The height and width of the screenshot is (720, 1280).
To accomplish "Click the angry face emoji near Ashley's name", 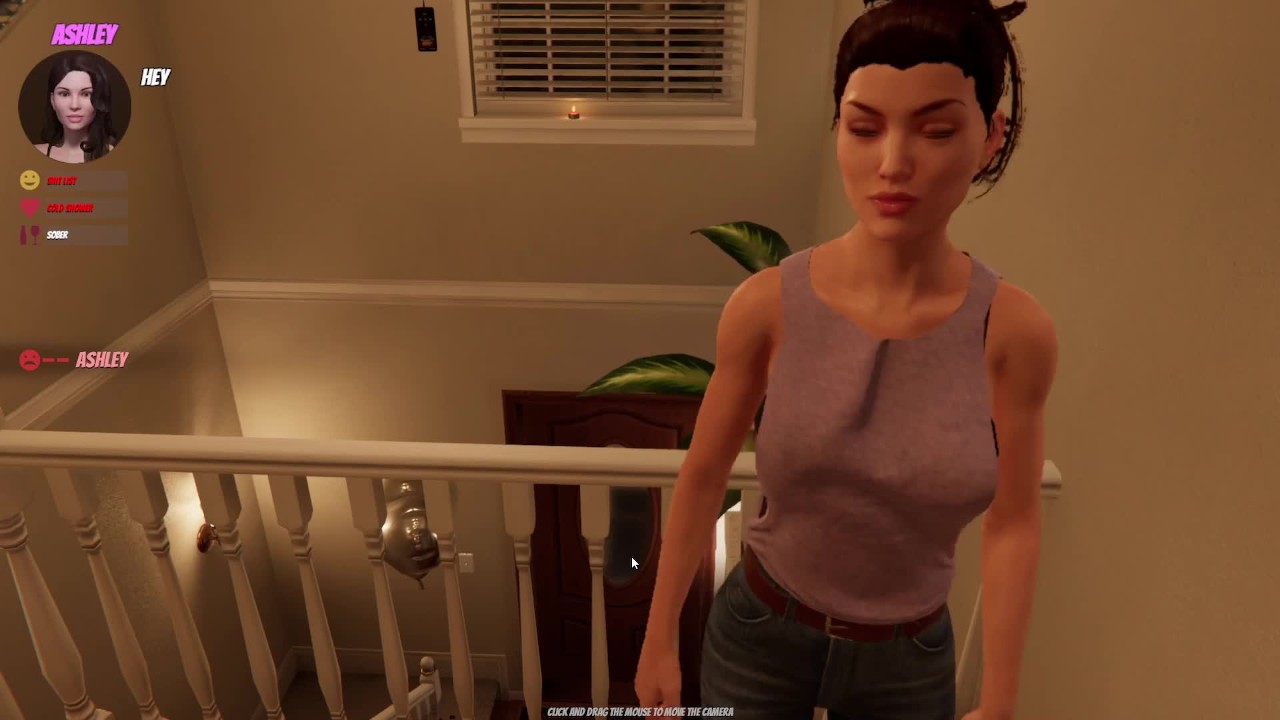I will pyautogui.click(x=28, y=360).
